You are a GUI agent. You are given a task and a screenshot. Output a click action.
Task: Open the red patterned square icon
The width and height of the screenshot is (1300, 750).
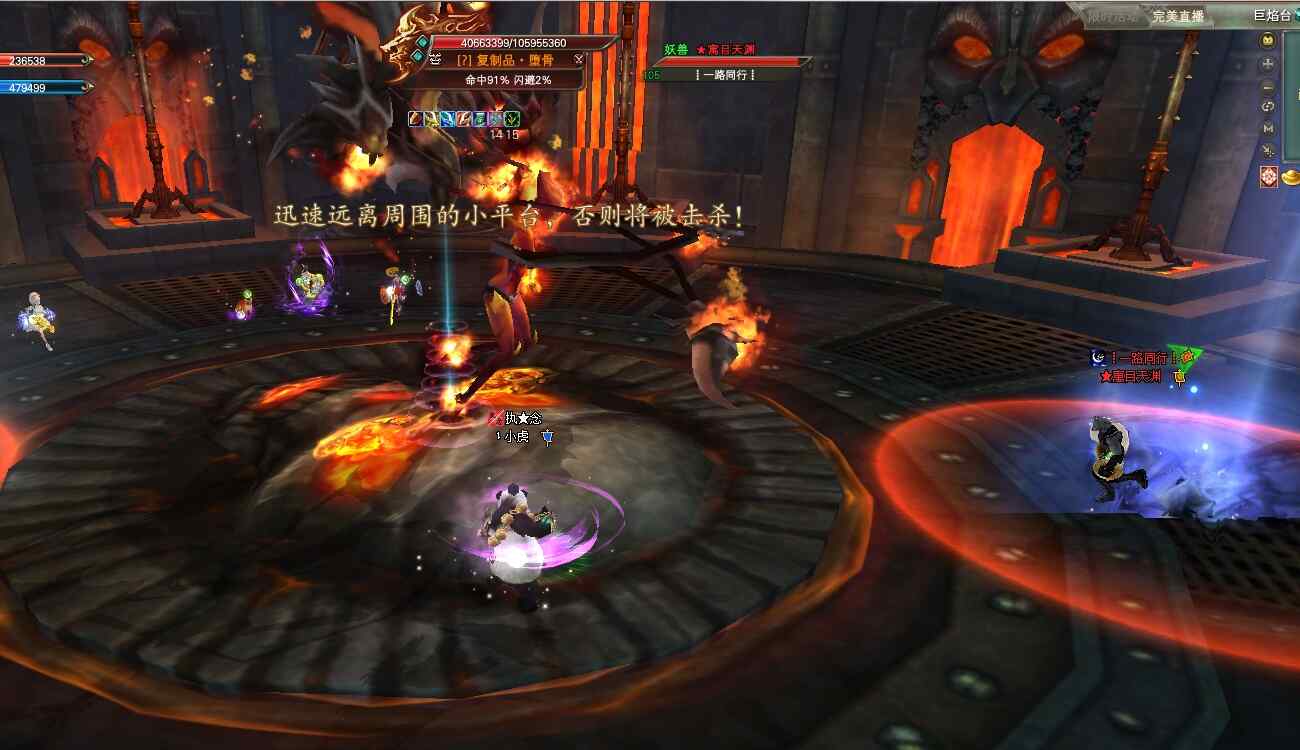(x=1268, y=177)
